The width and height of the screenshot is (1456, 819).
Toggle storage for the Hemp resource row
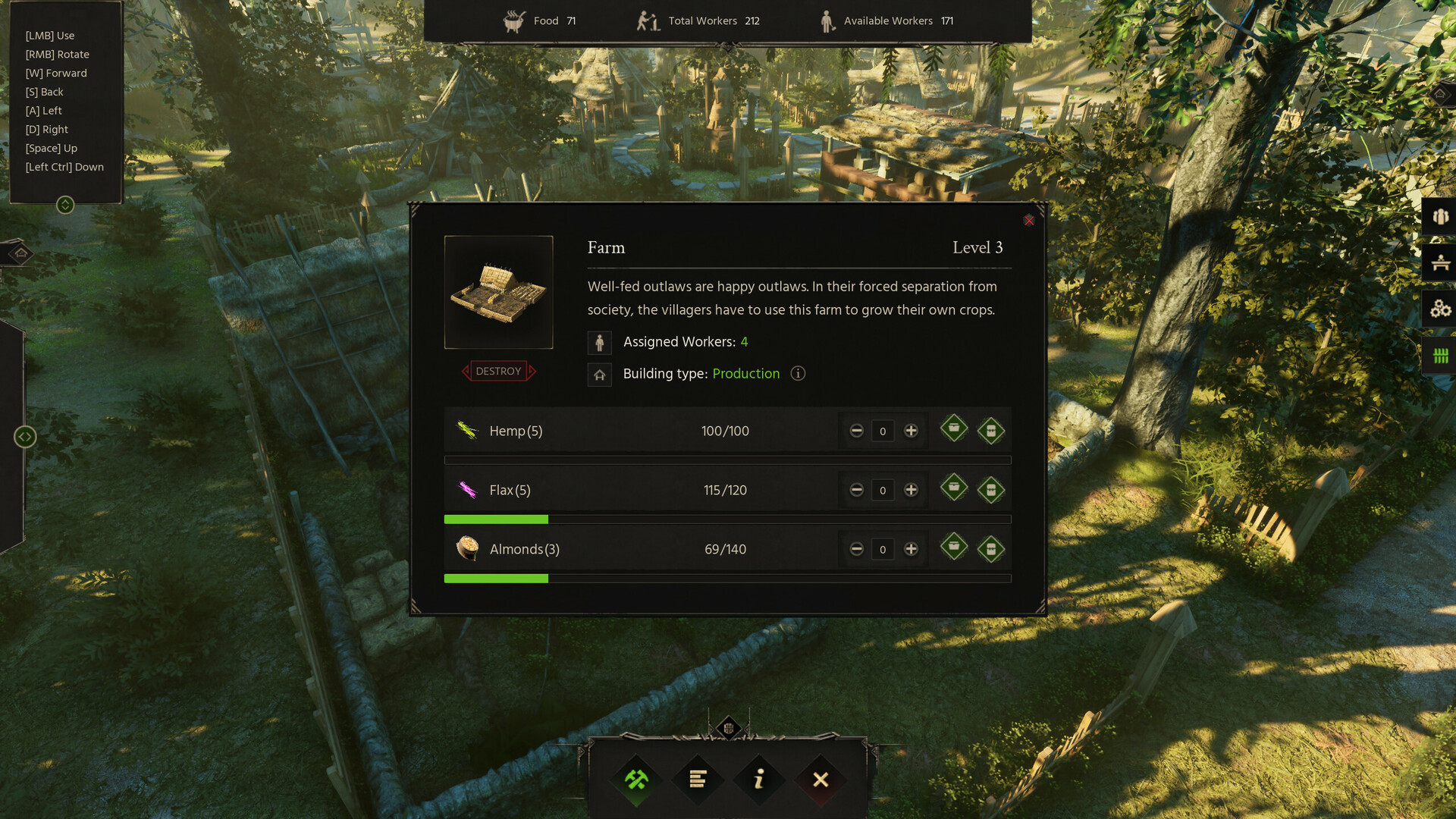click(953, 429)
